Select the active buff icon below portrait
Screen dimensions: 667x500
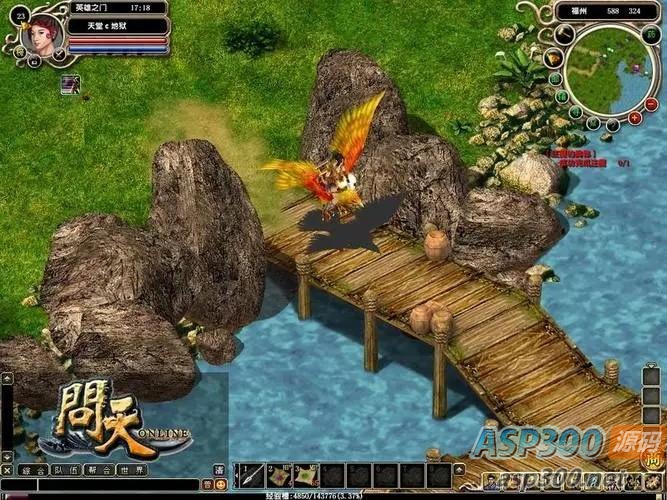pos(70,84)
